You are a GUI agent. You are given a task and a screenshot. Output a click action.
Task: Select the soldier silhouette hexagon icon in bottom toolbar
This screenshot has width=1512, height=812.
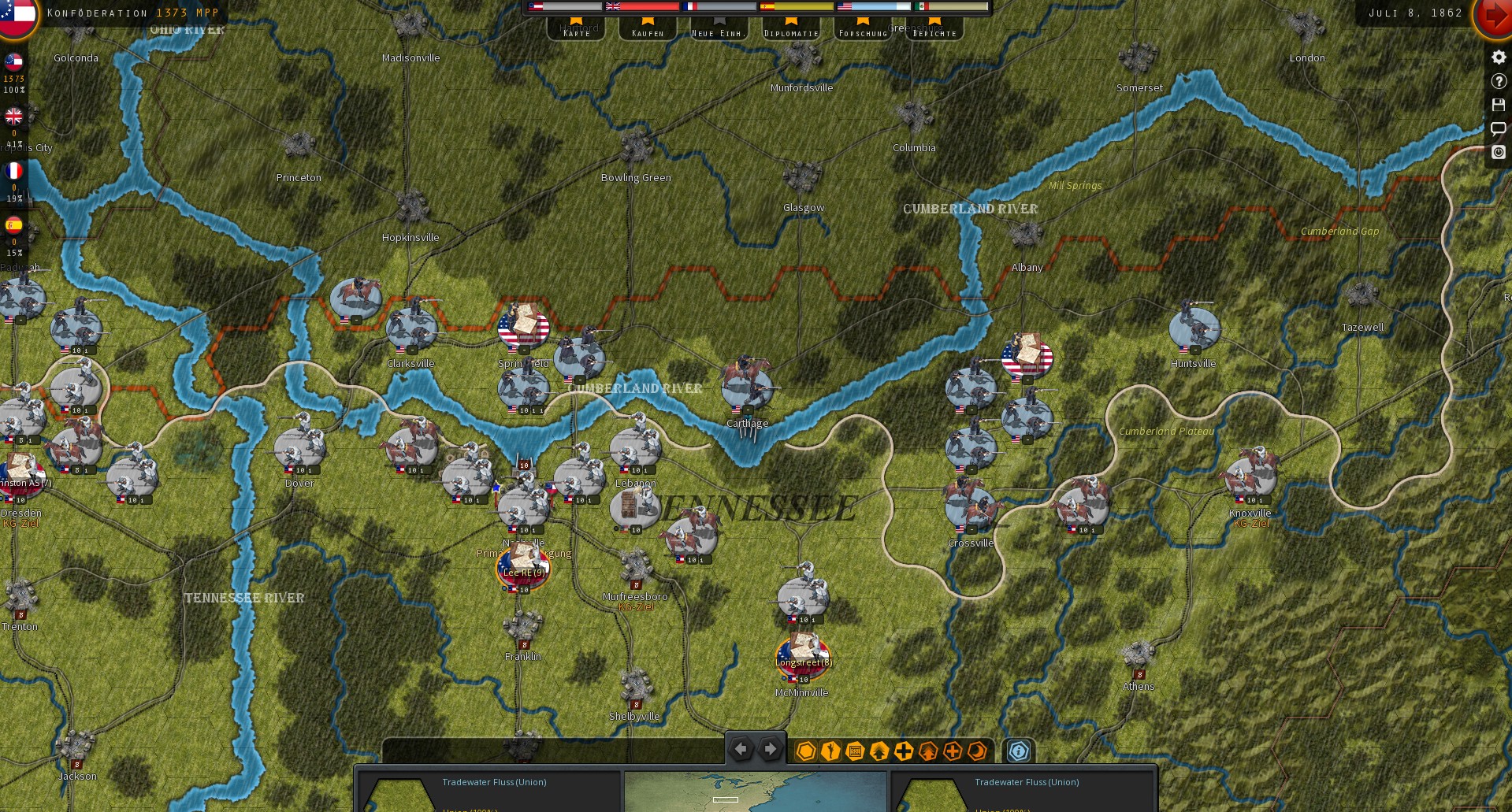pos(829,752)
